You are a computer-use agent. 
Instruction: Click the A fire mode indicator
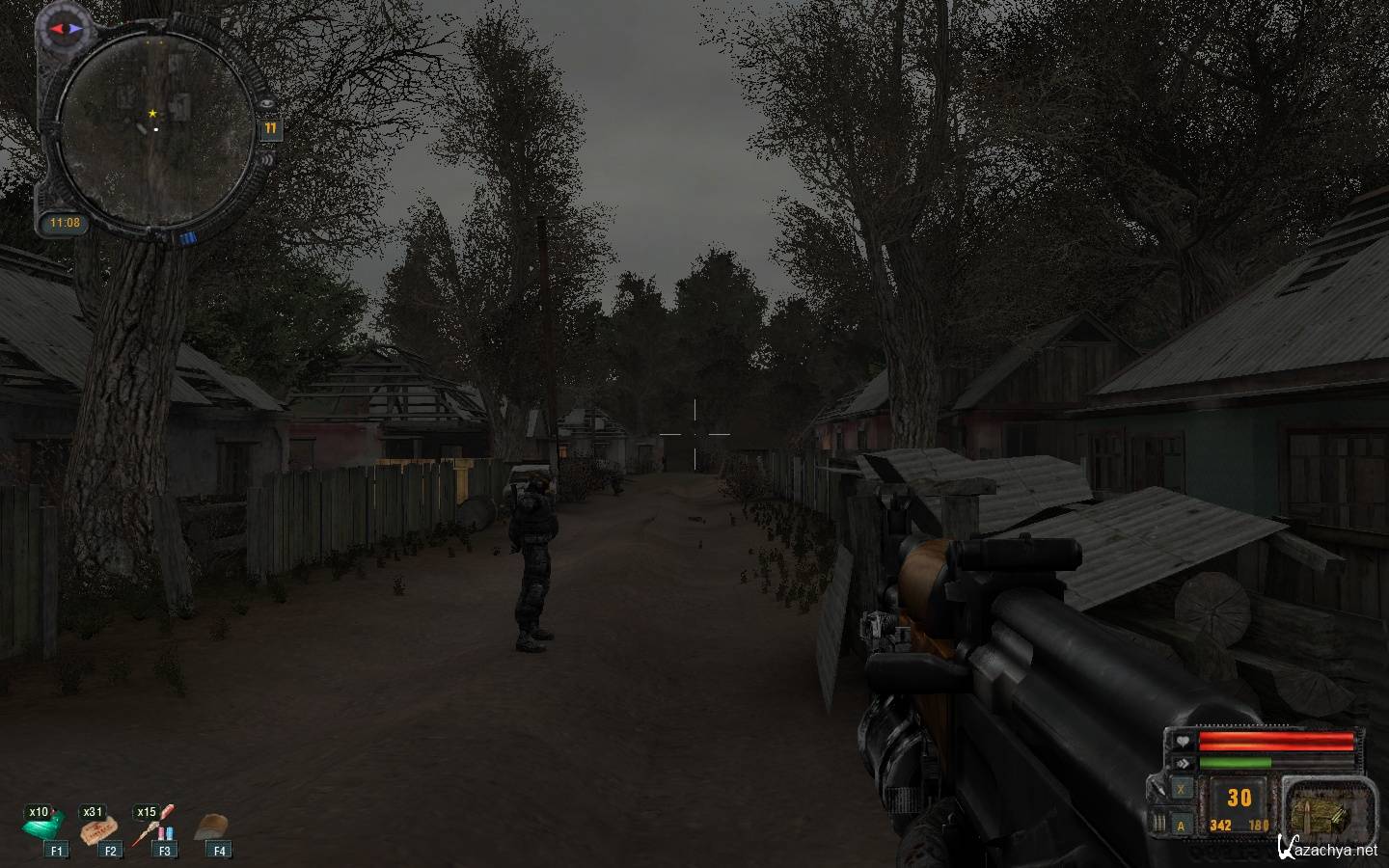click(1182, 825)
